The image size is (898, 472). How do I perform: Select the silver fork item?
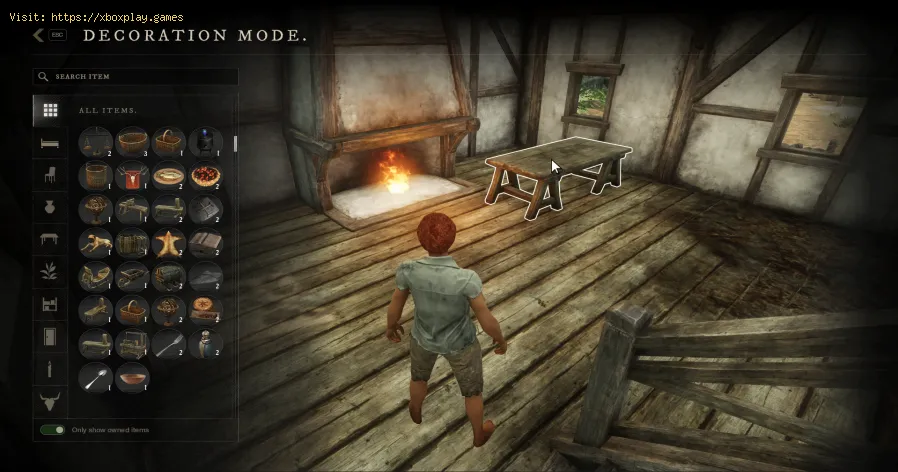[168, 343]
